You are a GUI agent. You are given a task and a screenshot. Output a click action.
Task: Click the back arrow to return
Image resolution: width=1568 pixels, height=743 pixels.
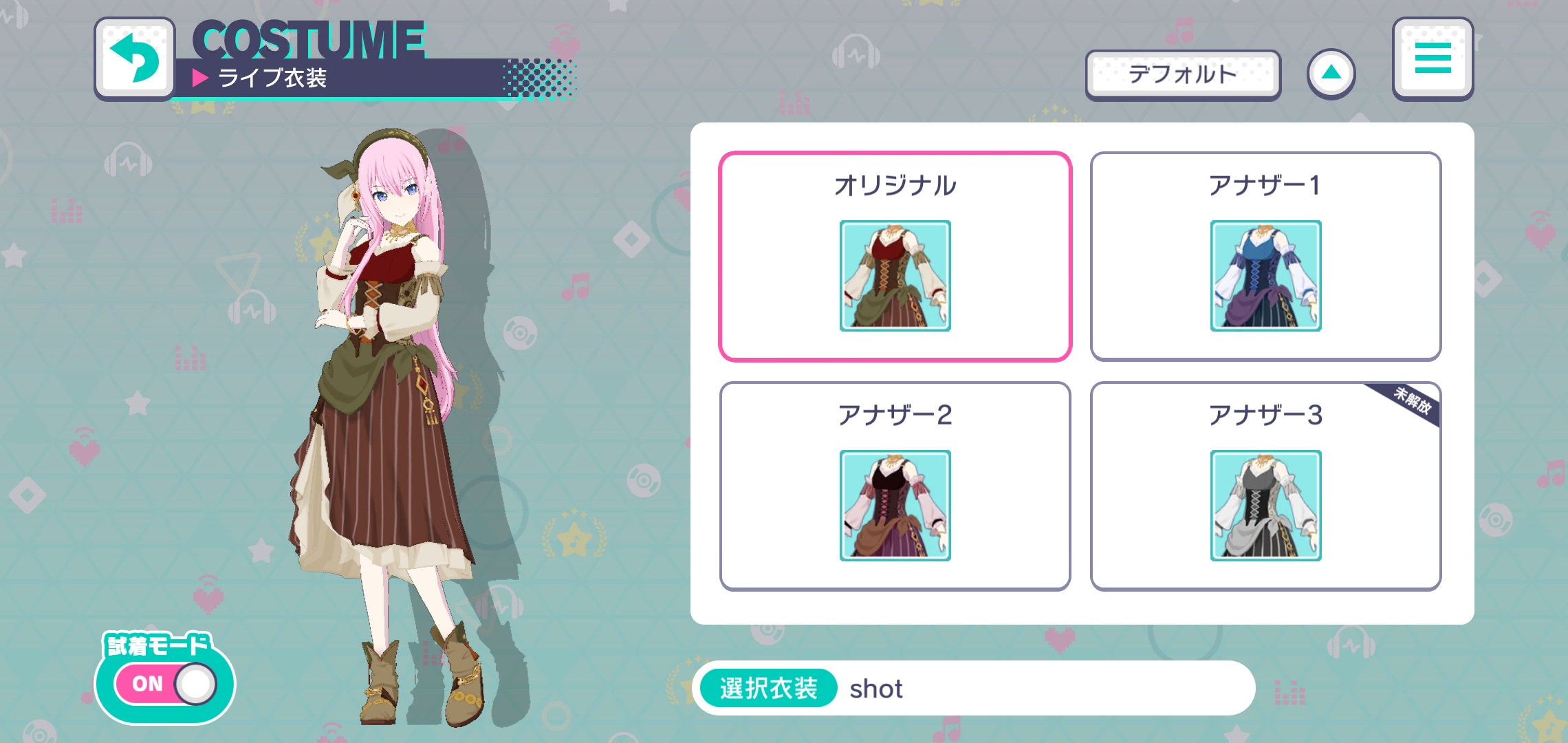click(x=135, y=59)
